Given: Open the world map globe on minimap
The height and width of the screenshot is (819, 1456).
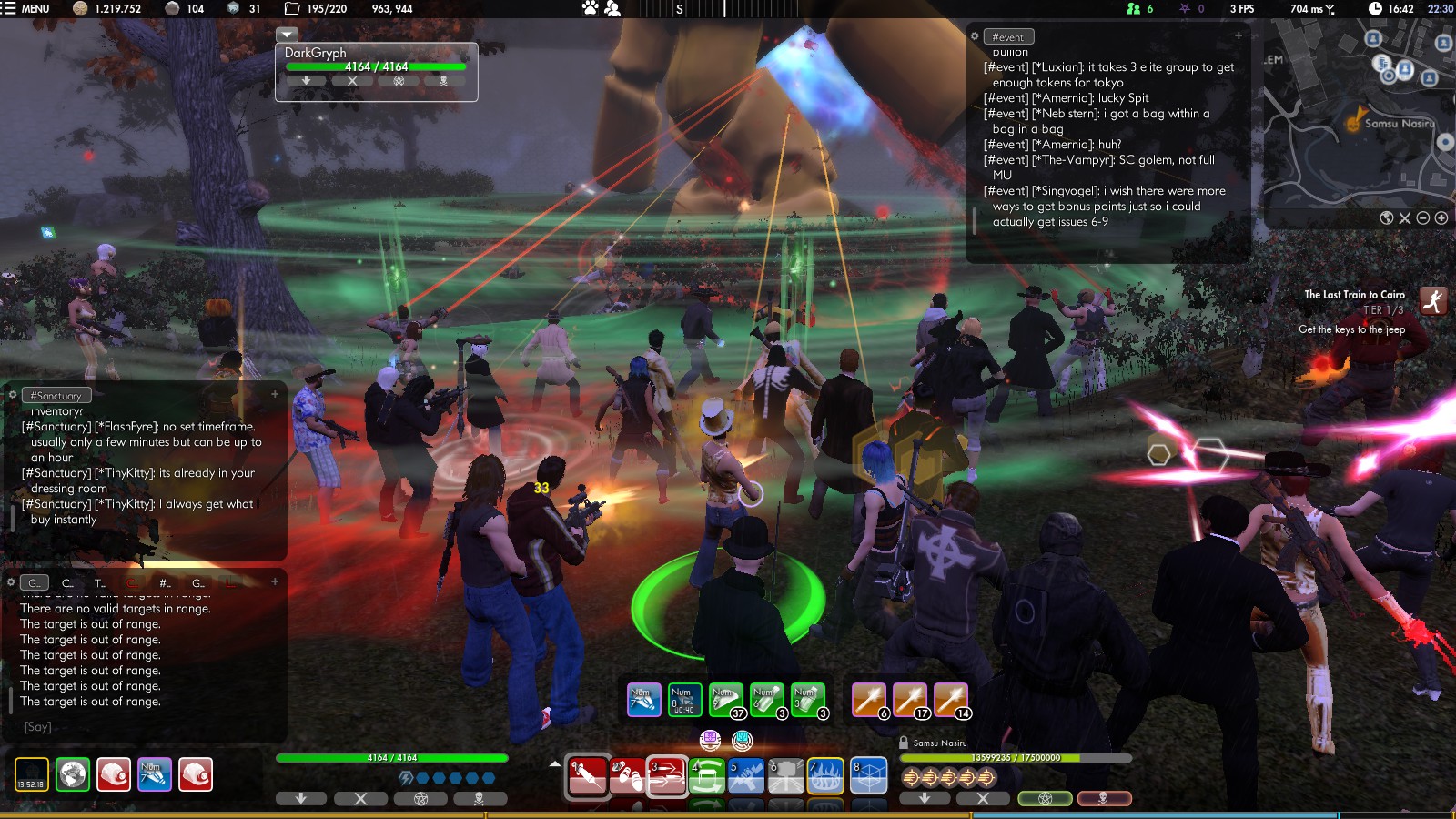Looking at the screenshot, I should pyautogui.click(x=1387, y=218).
